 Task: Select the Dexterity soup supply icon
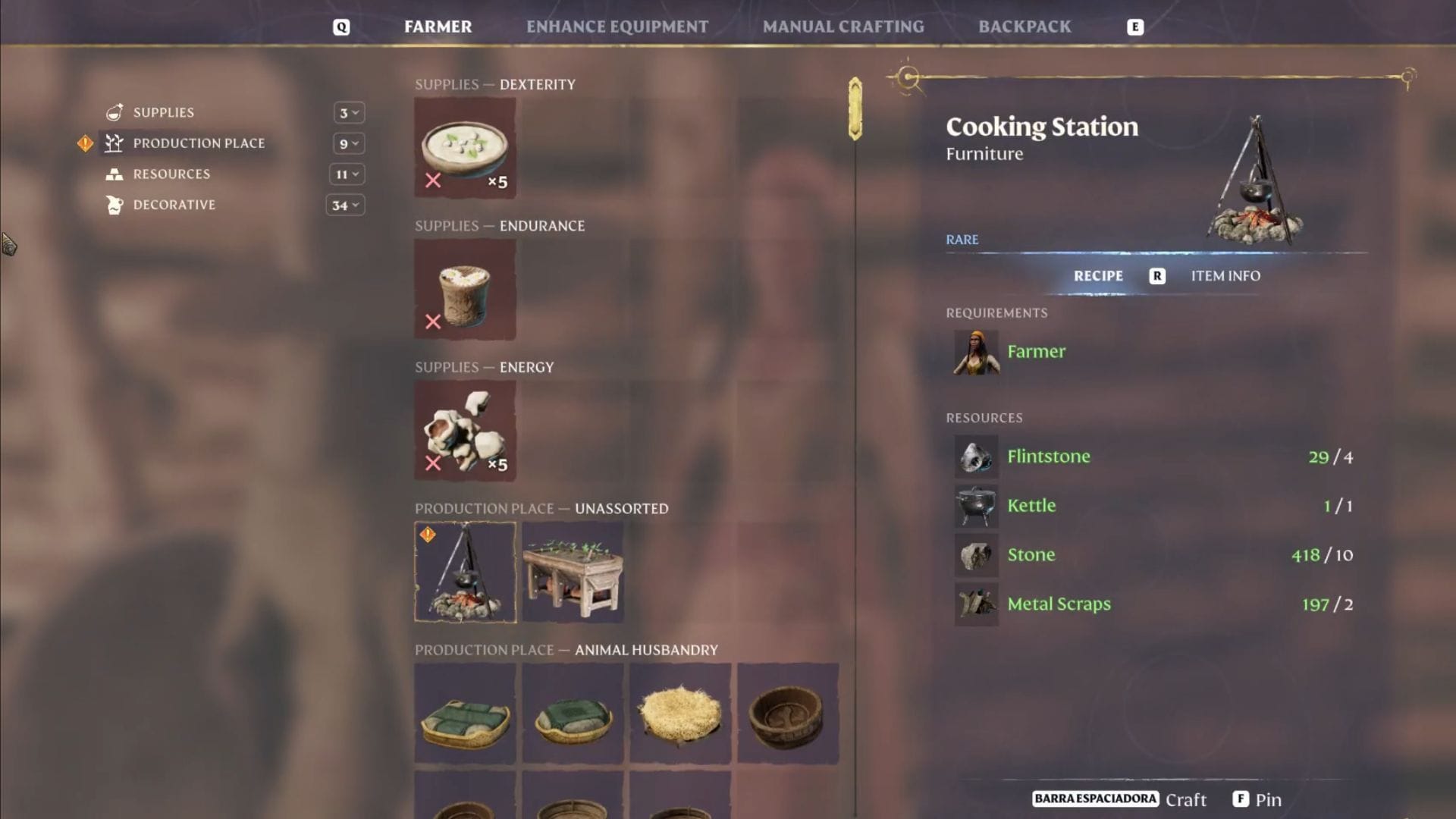click(465, 147)
